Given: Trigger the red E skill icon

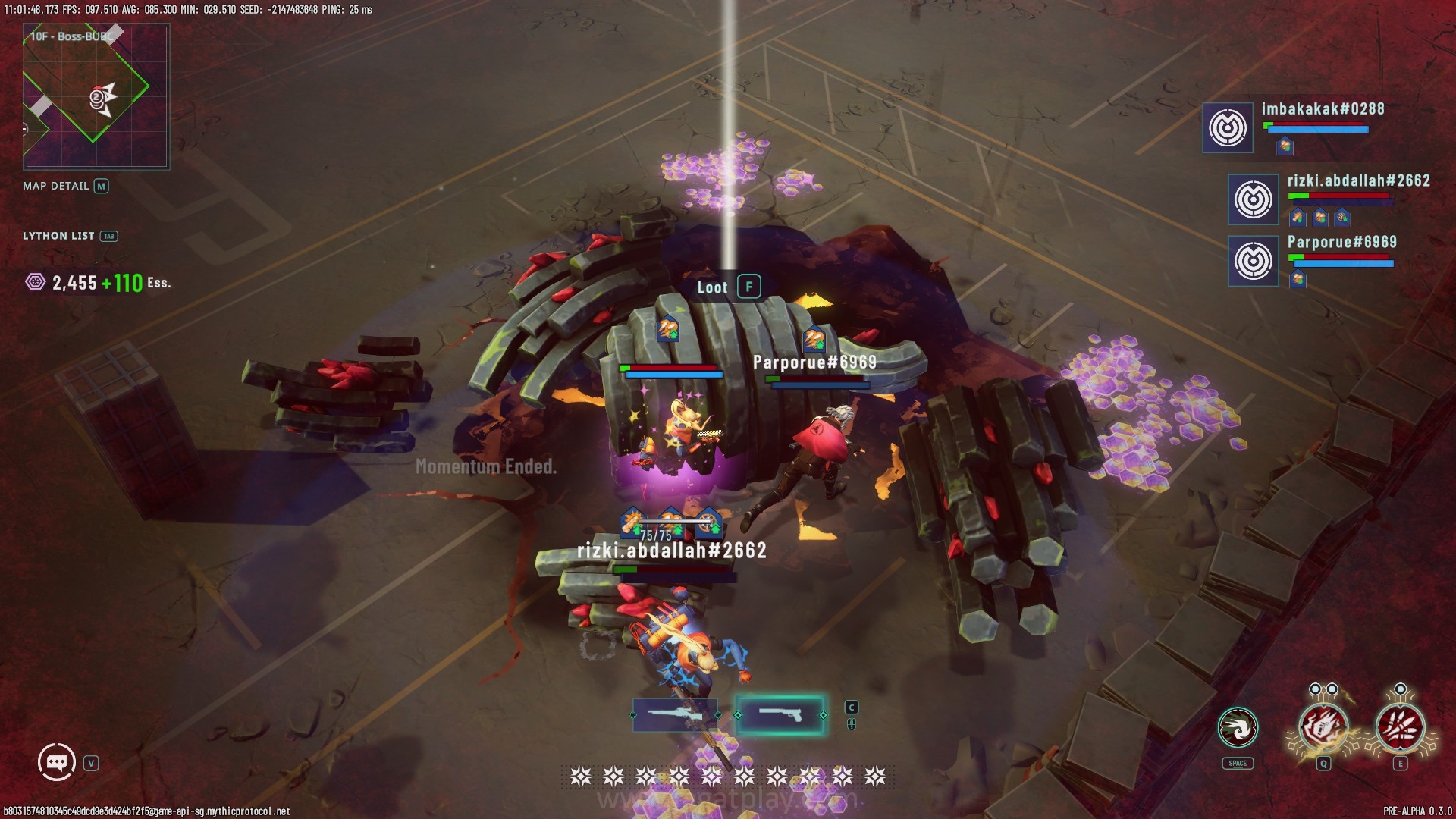Looking at the screenshot, I should tap(1400, 727).
